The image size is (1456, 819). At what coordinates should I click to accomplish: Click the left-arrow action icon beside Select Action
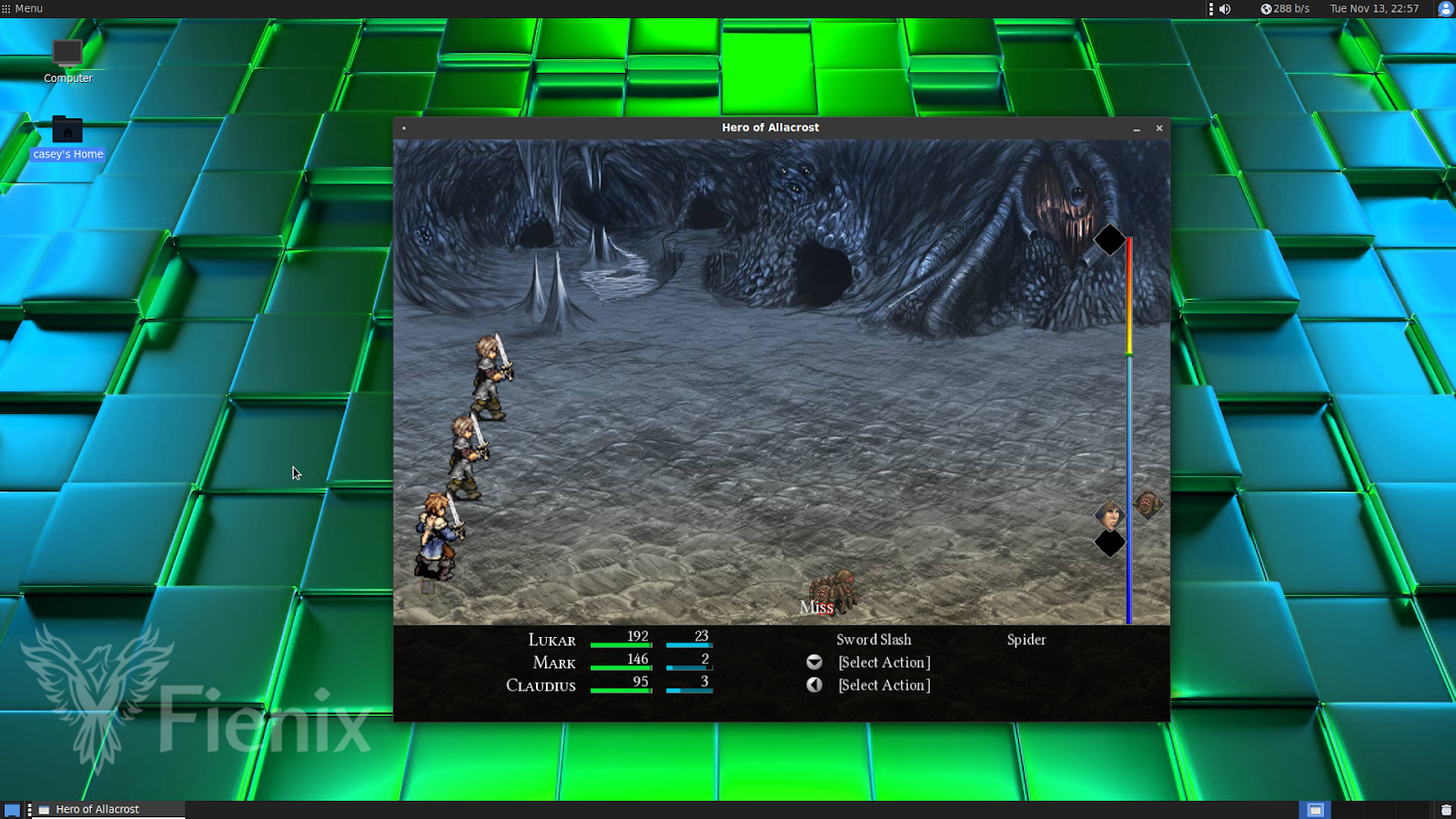tap(813, 685)
